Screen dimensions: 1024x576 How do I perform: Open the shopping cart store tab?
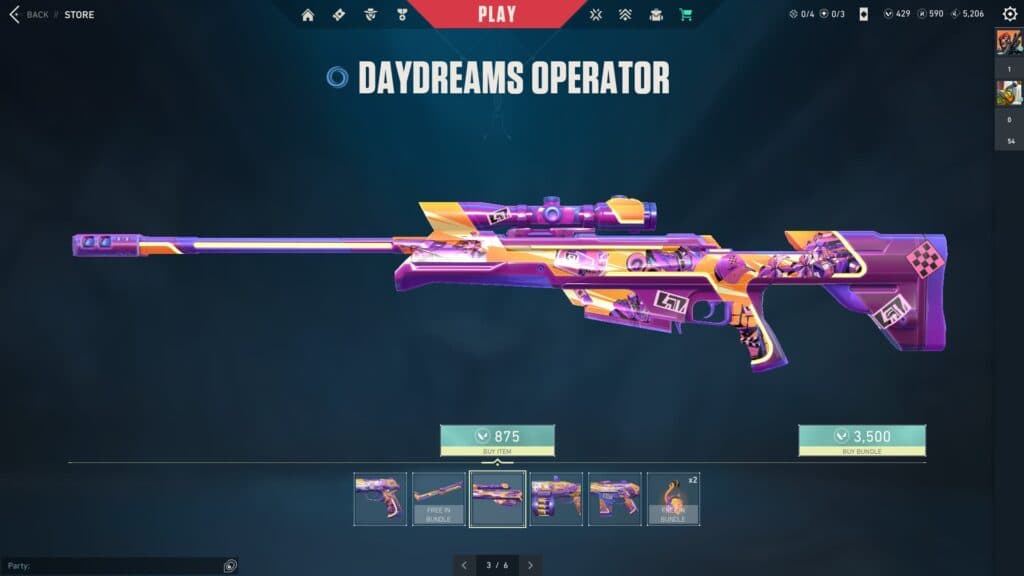click(686, 15)
